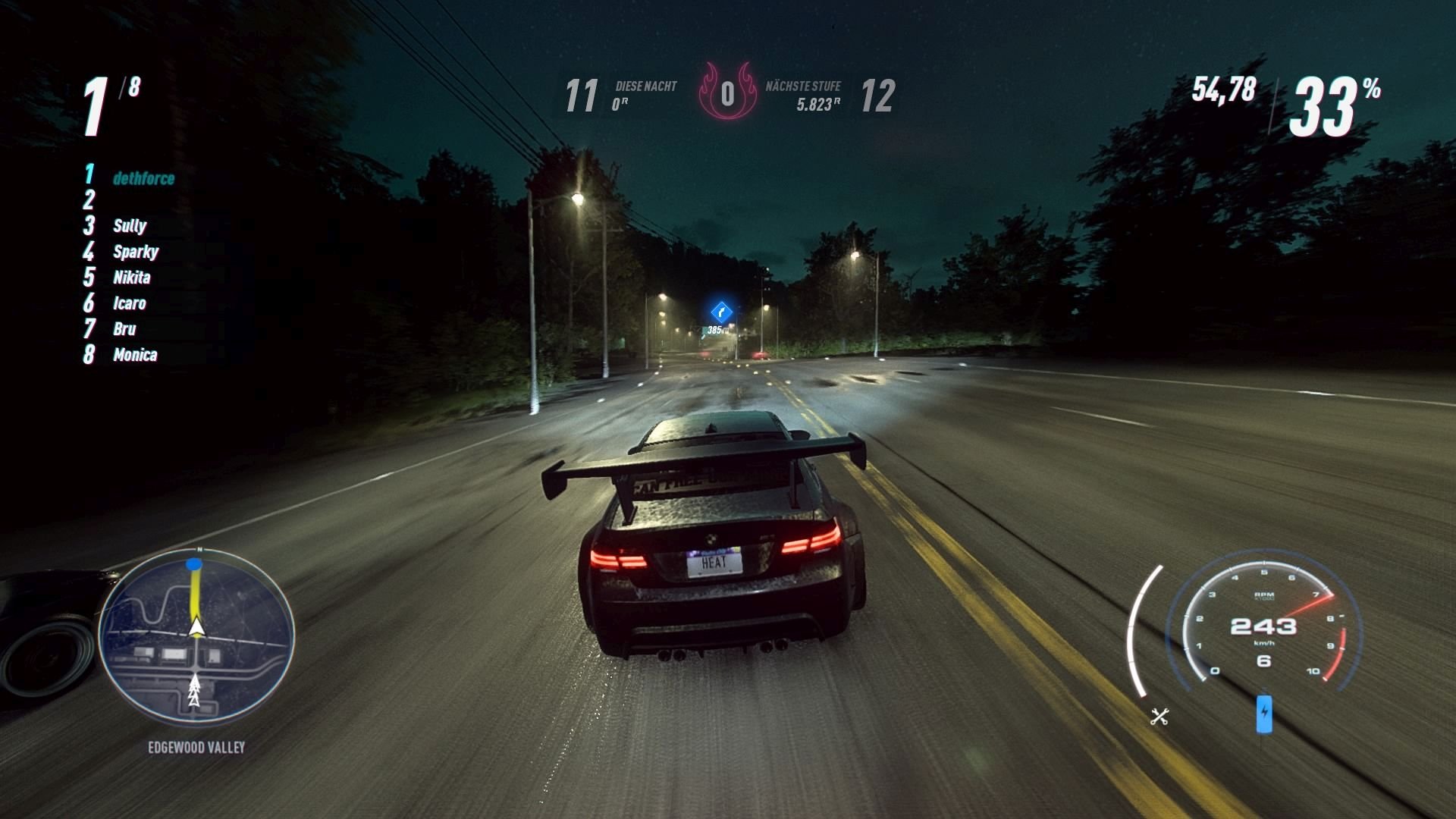The width and height of the screenshot is (1456, 819).
Task: Select Sully on the leaderboard
Action: [129, 225]
